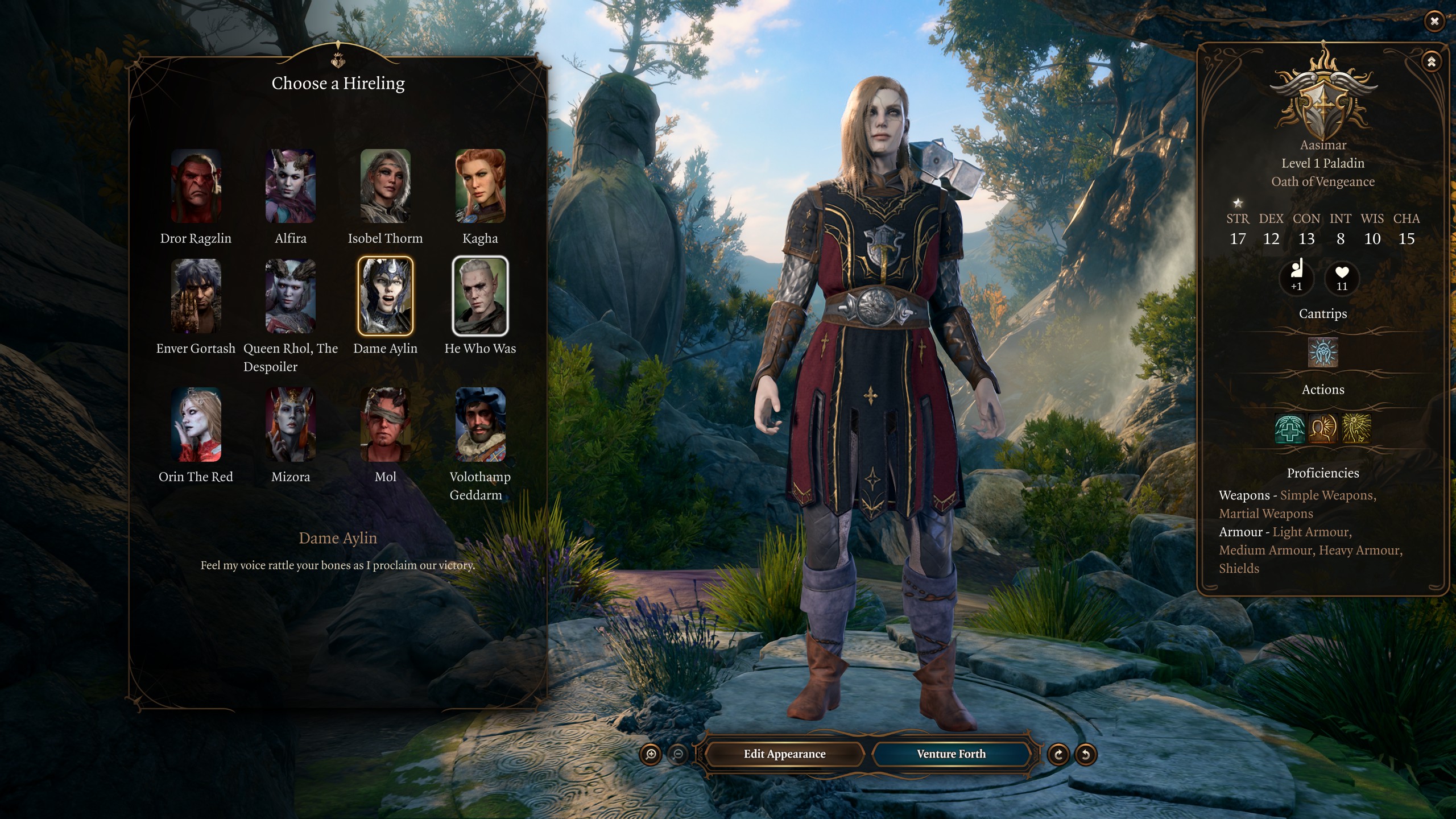This screenshot has width=1456, height=819.
Task: Close the hireling selection screen
Action: coord(1434,22)
